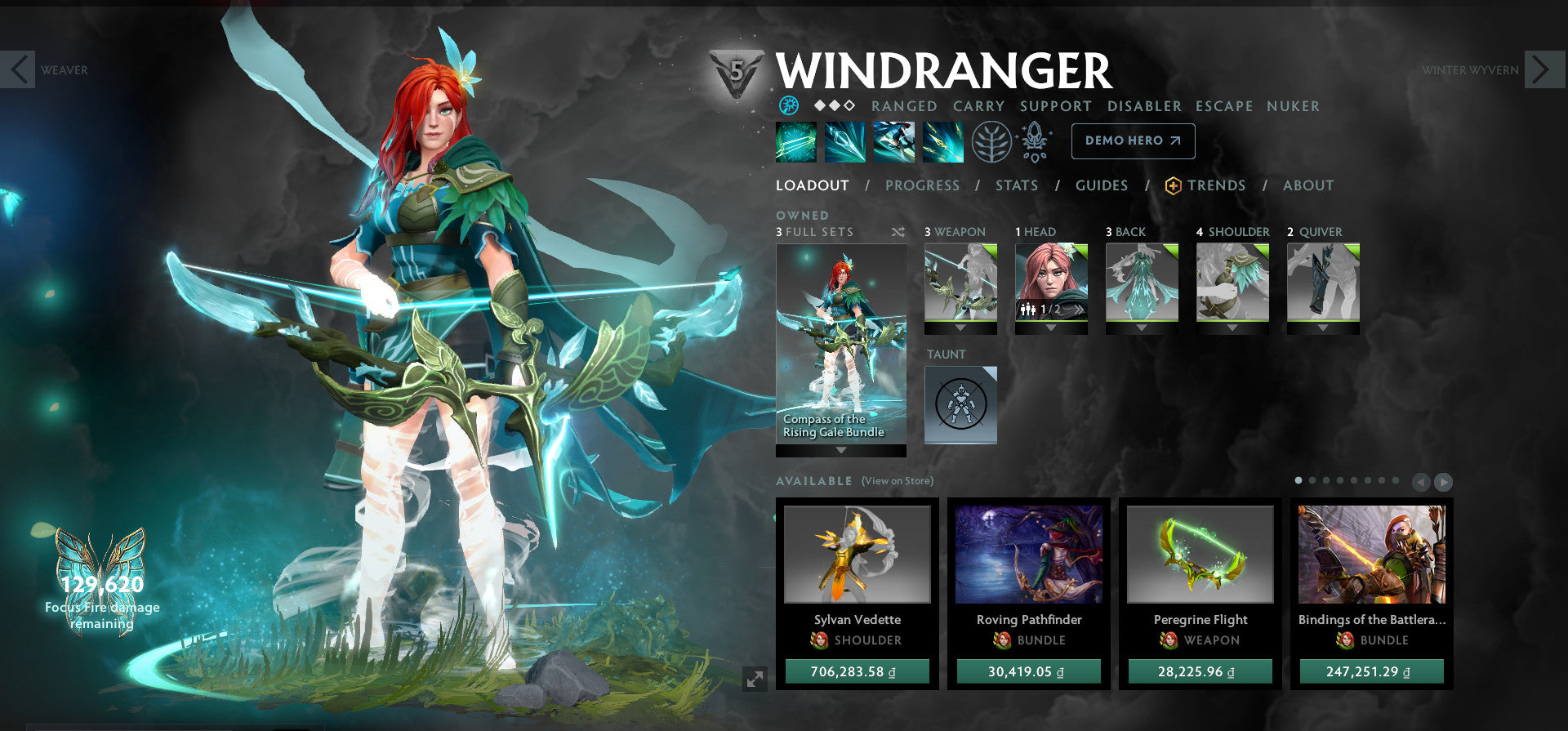Expand the Quiver slot item list arrow
1568x731 pixels.
click(1323, 327)
